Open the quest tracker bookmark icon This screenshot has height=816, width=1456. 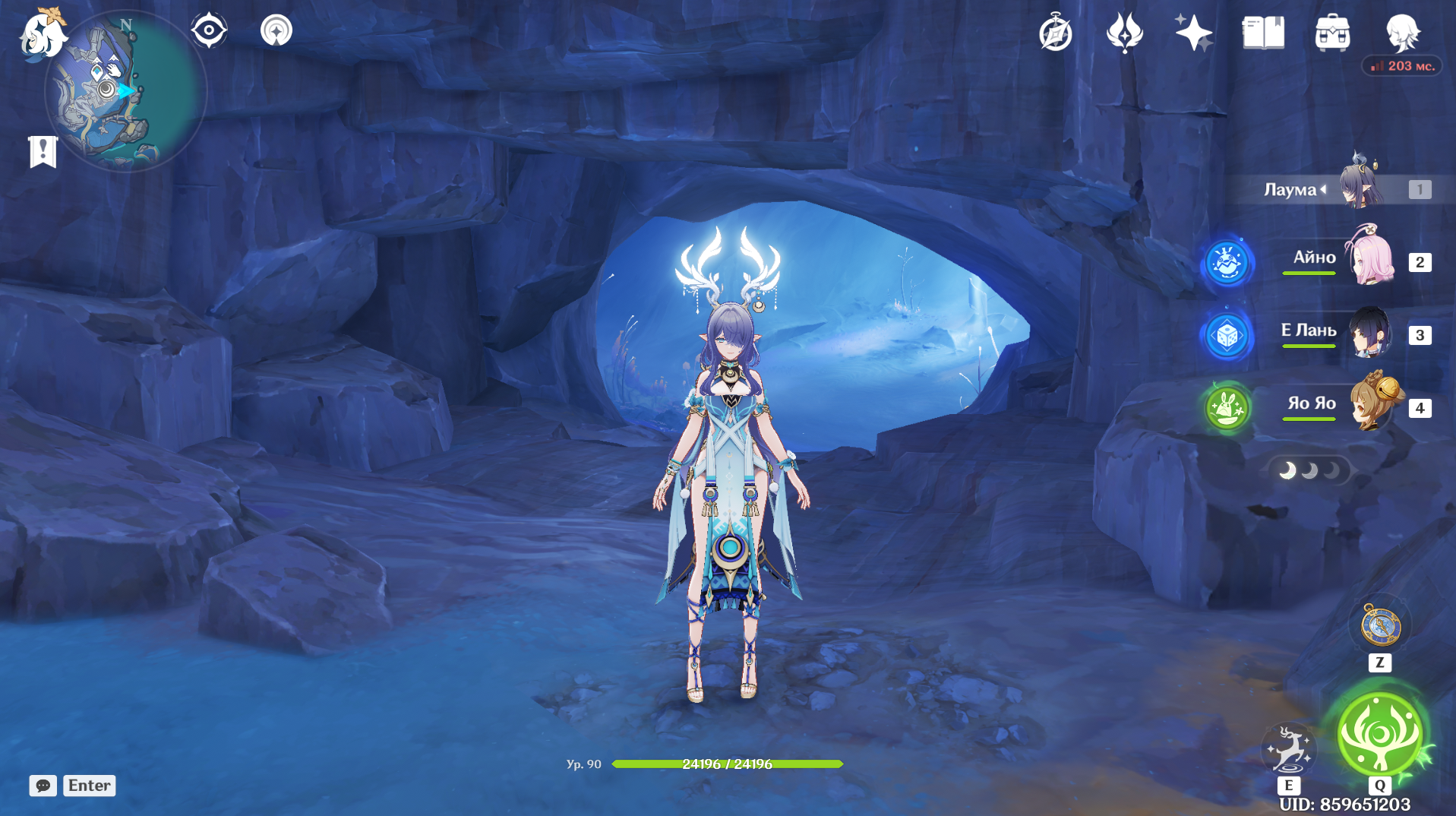point(43,151)
